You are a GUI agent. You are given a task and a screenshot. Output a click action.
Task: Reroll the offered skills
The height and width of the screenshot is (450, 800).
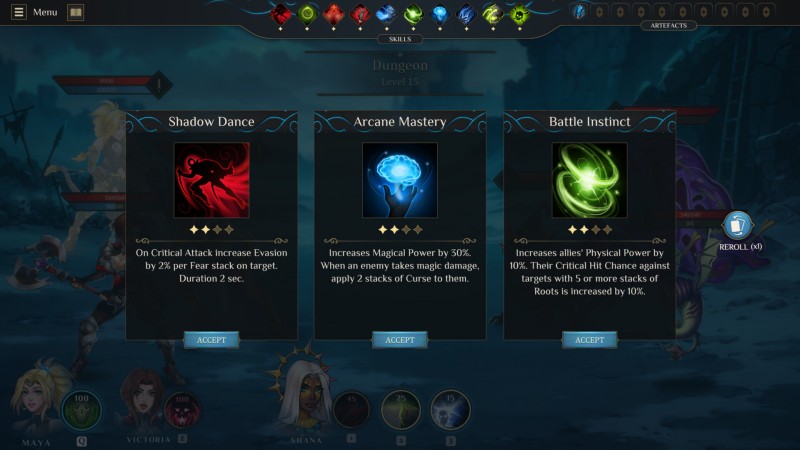pyautogui.click(x=738, y=227)
